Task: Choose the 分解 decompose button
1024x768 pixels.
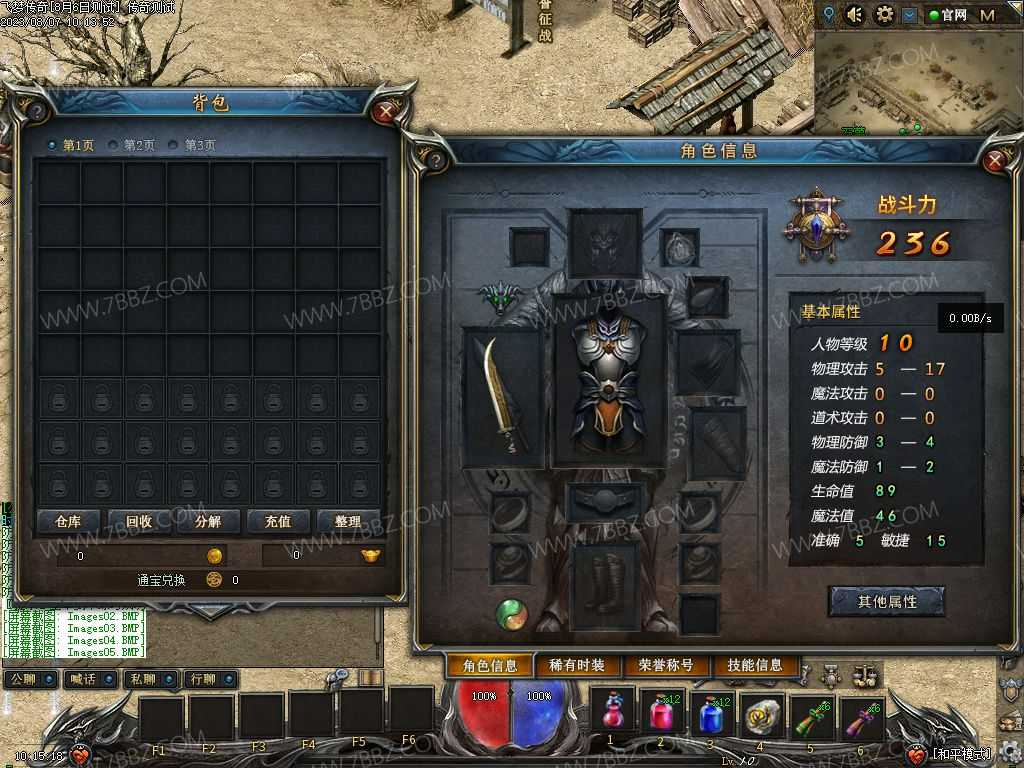Action: point(208,521)
